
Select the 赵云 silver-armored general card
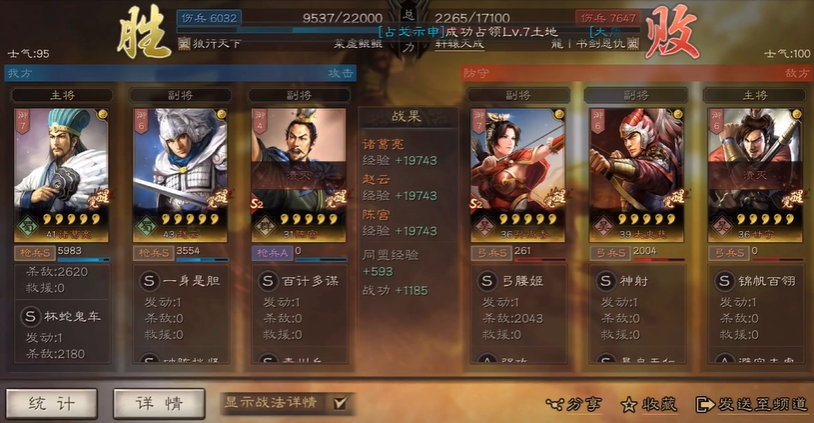tap(180, 172)
